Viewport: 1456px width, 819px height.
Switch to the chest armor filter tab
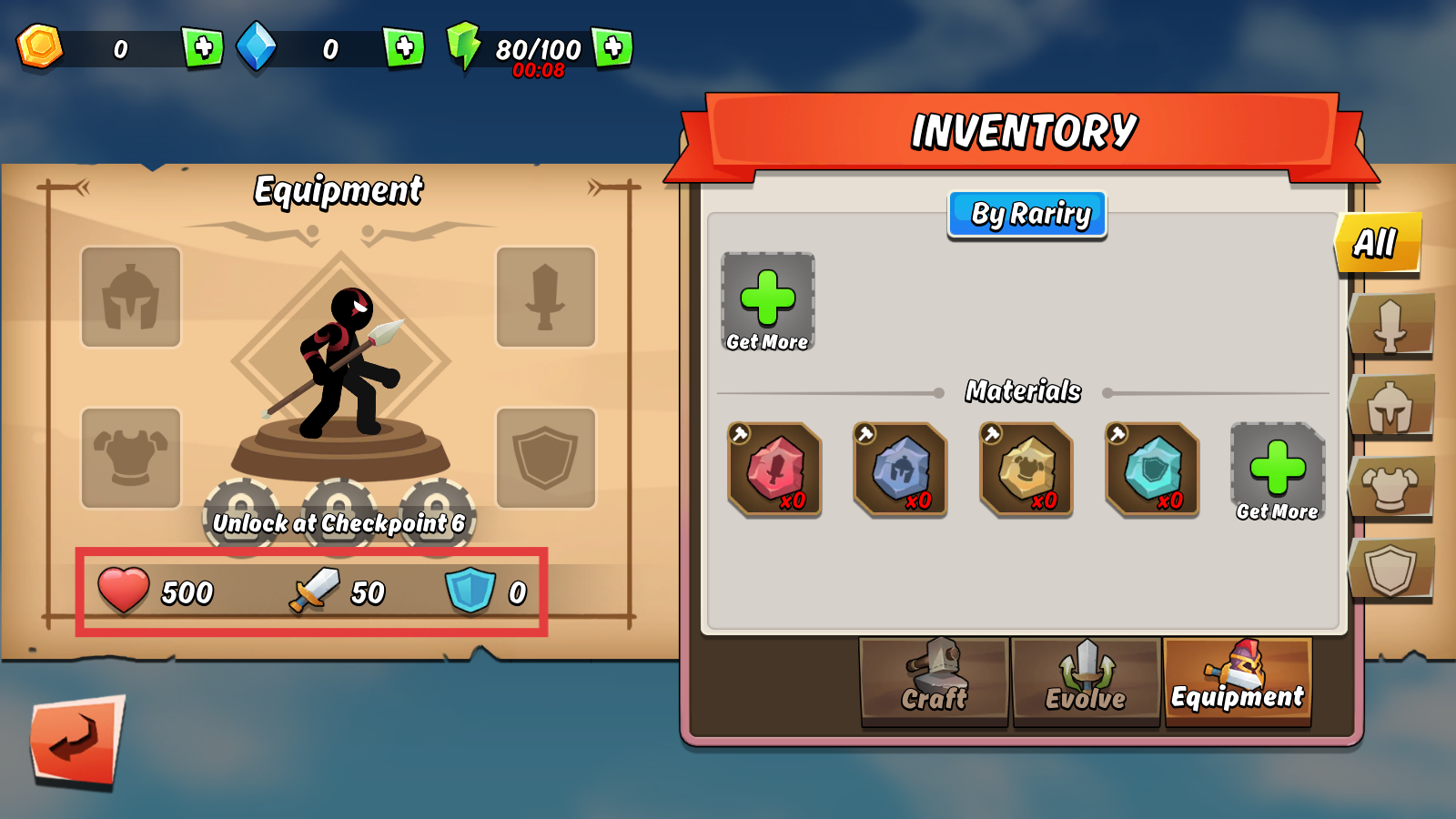click(1390, 488)
